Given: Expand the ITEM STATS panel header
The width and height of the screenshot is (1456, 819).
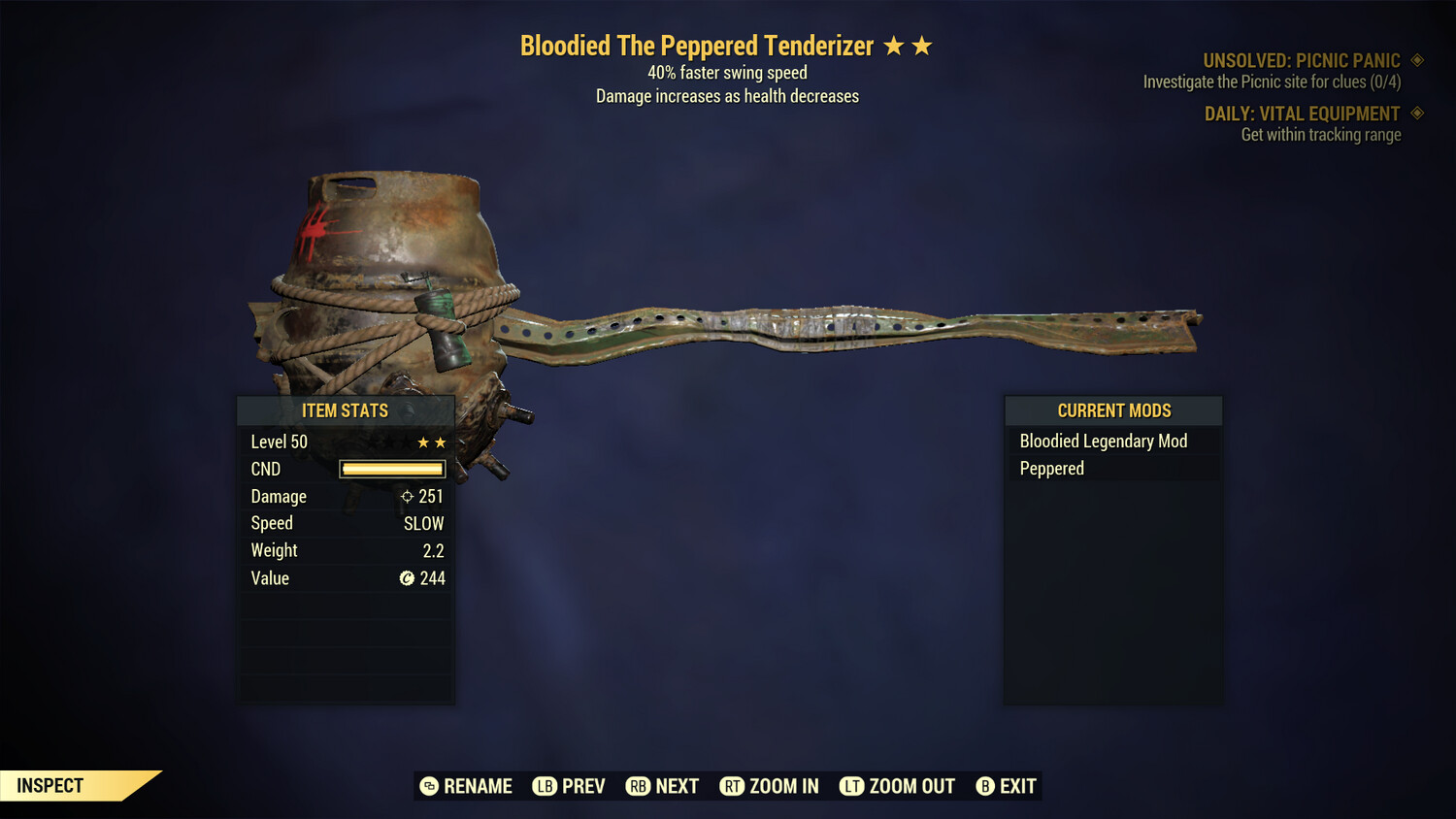Looking at the screenshot, I should [x=345, y=410].
